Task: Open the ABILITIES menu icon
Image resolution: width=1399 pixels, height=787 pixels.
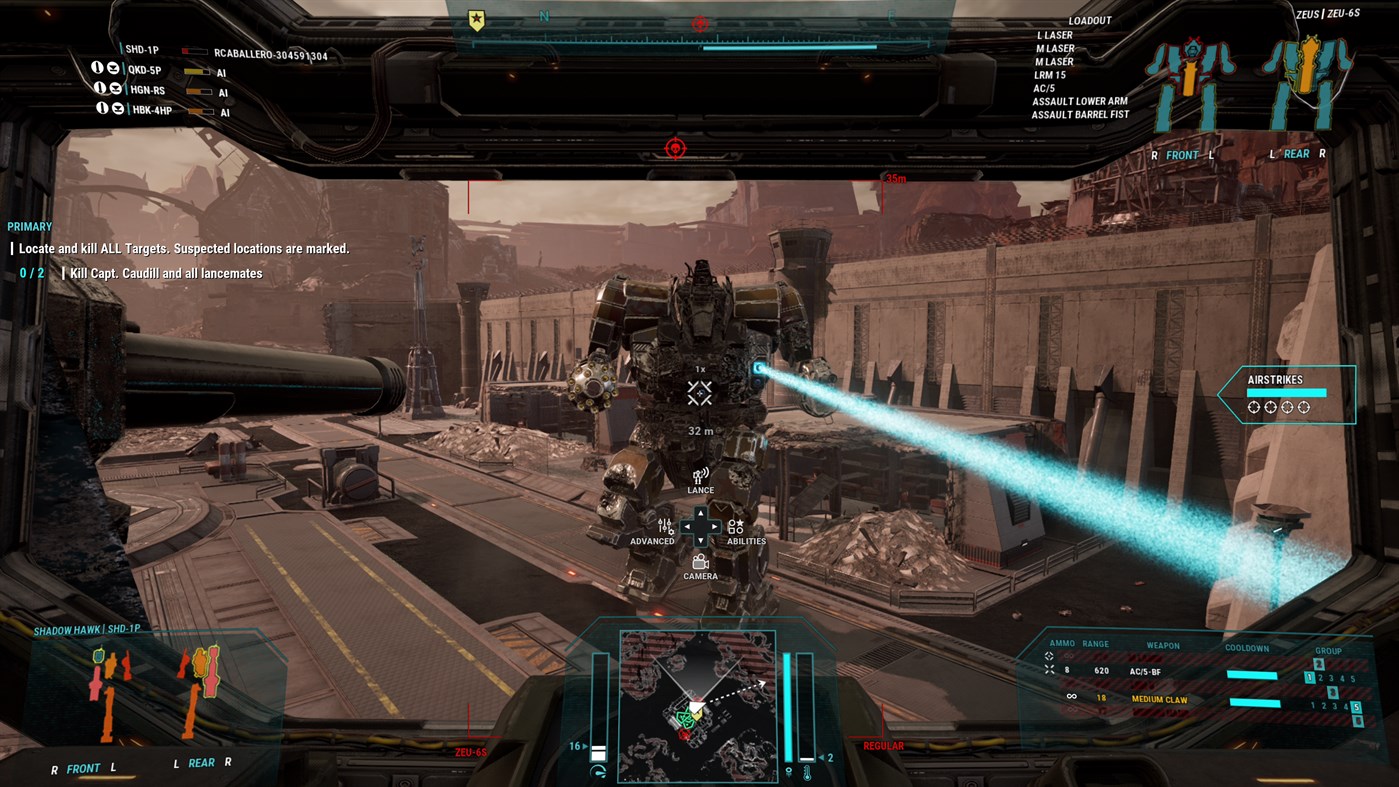Action: (x=736, y=527)
